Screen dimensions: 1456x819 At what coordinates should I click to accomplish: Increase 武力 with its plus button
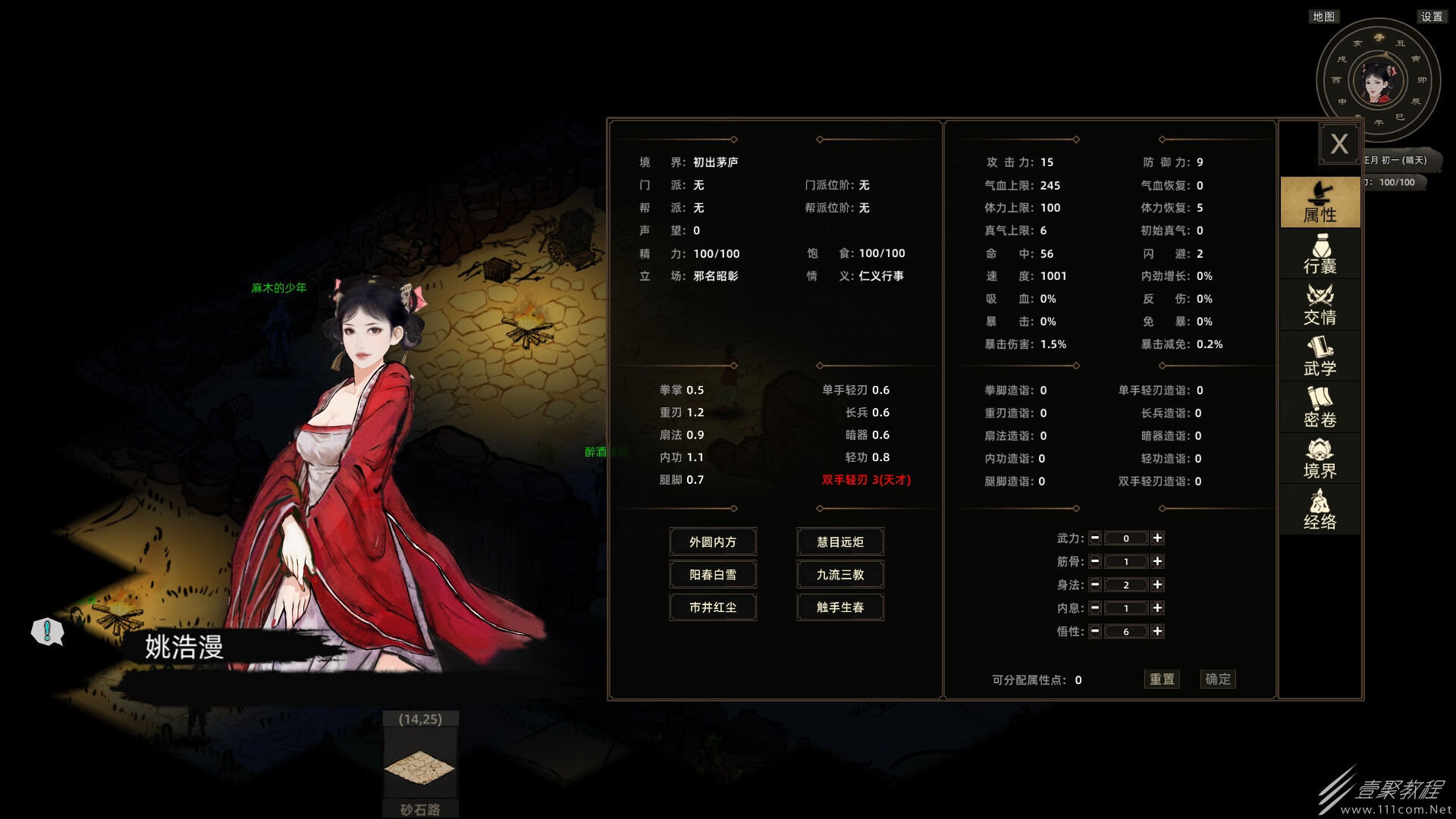click(x=1157, y=538)
